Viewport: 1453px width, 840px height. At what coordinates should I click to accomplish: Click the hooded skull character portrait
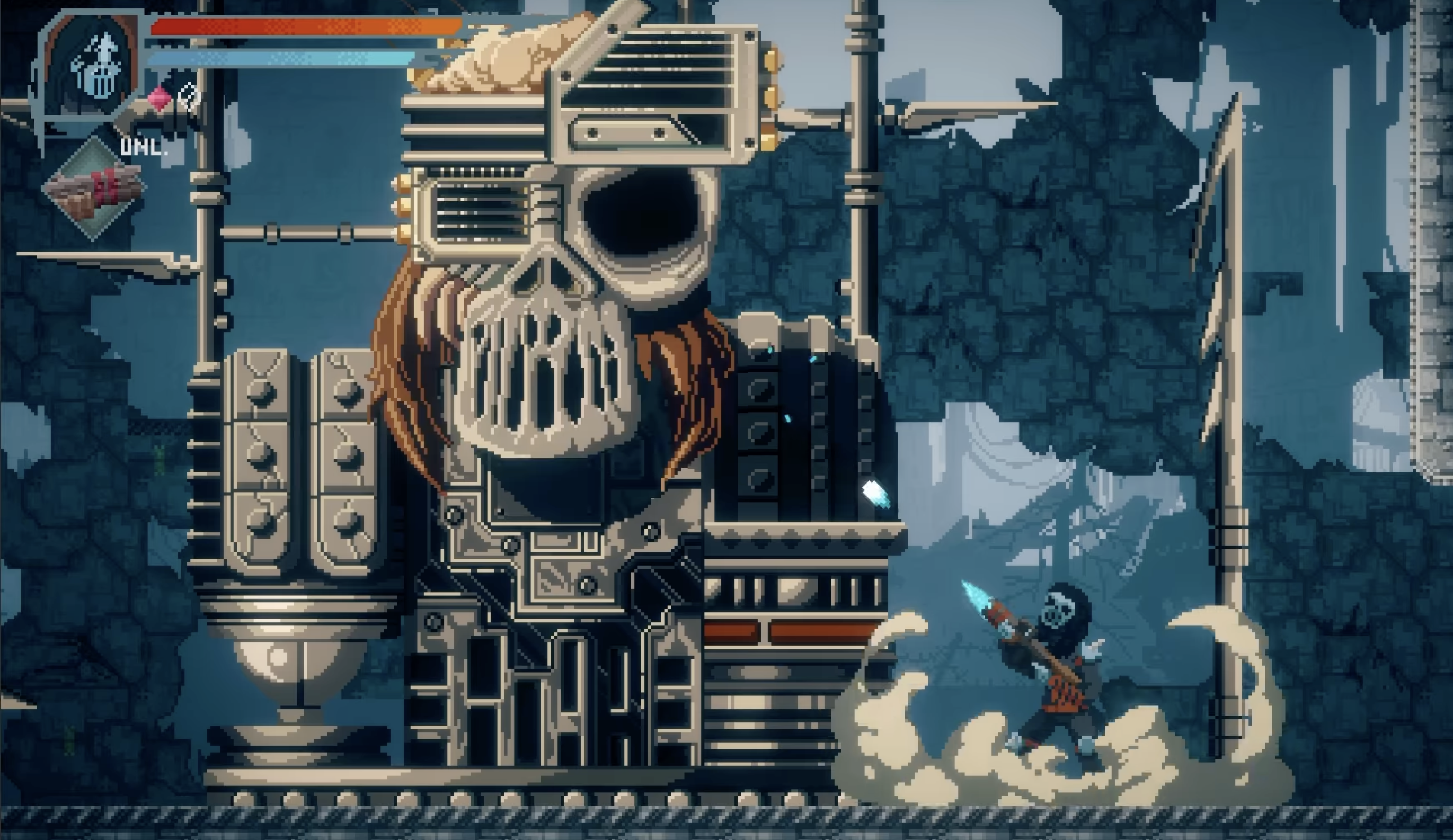tap(92, 66)
